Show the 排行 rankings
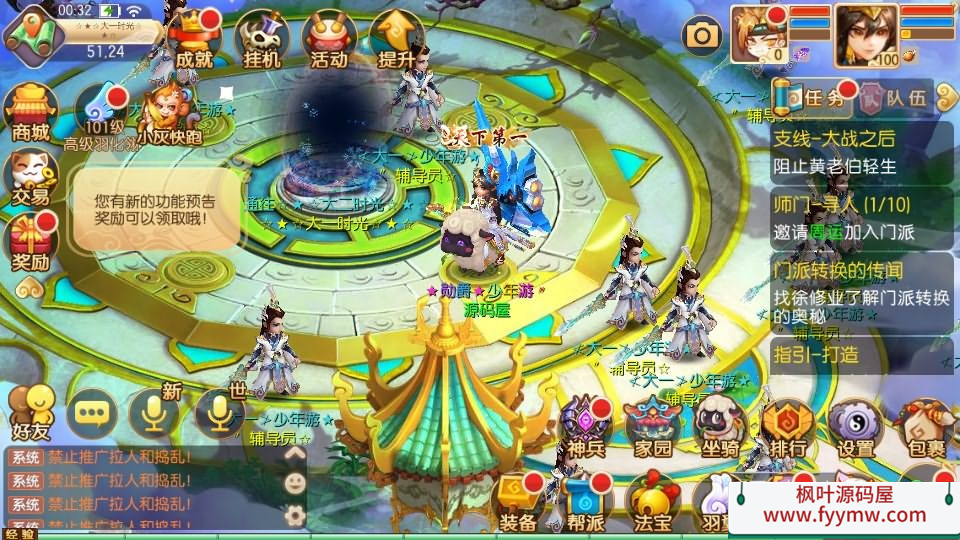This screenshot has height=540, width=960. click(x=788, y=426)
